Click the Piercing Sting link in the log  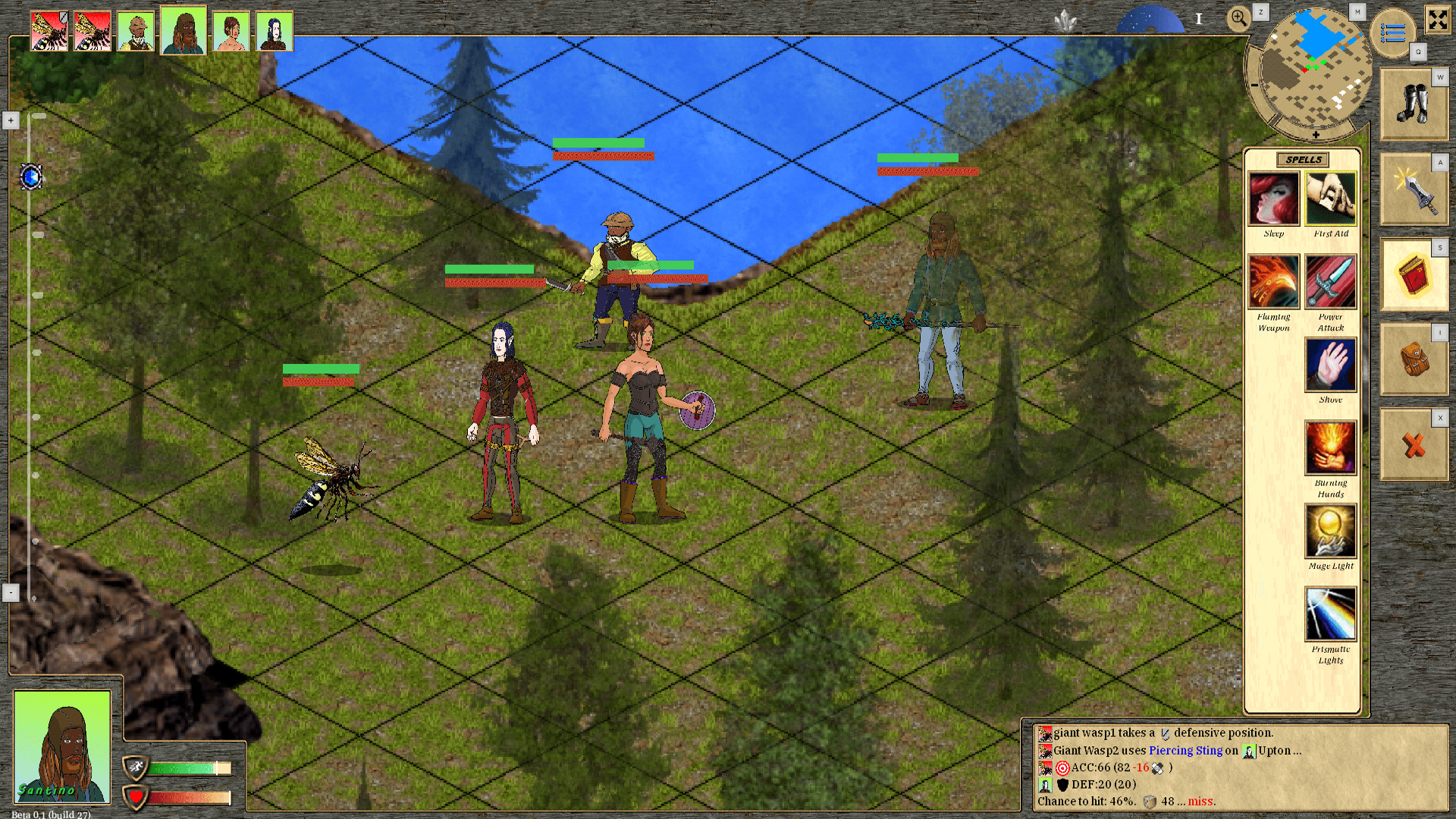click(1186, 751)
